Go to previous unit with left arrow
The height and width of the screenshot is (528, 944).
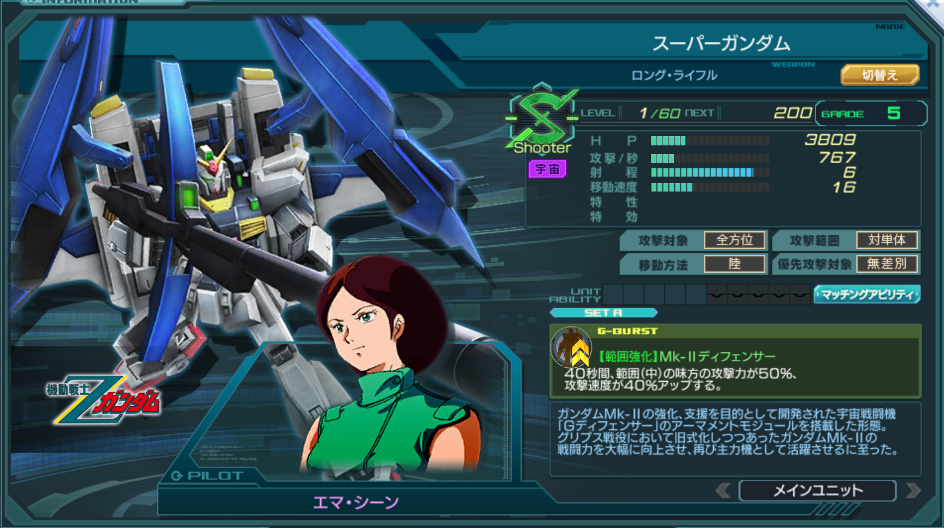click(722, 490)
